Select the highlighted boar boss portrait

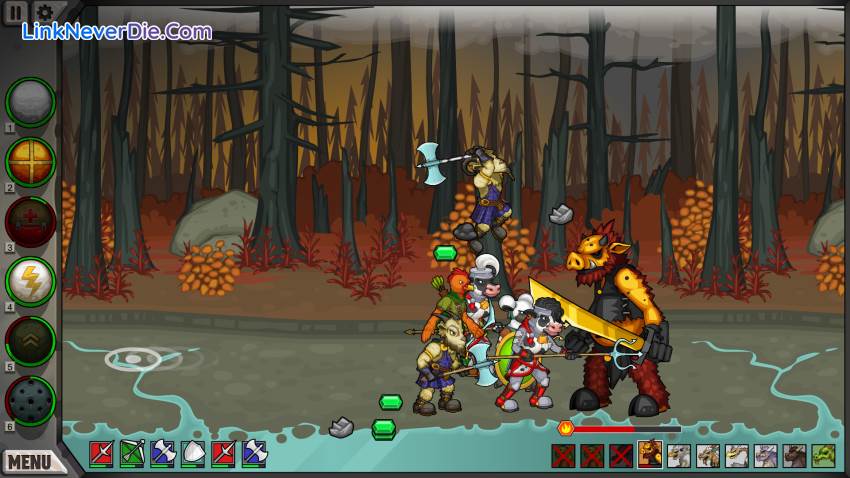650,455
